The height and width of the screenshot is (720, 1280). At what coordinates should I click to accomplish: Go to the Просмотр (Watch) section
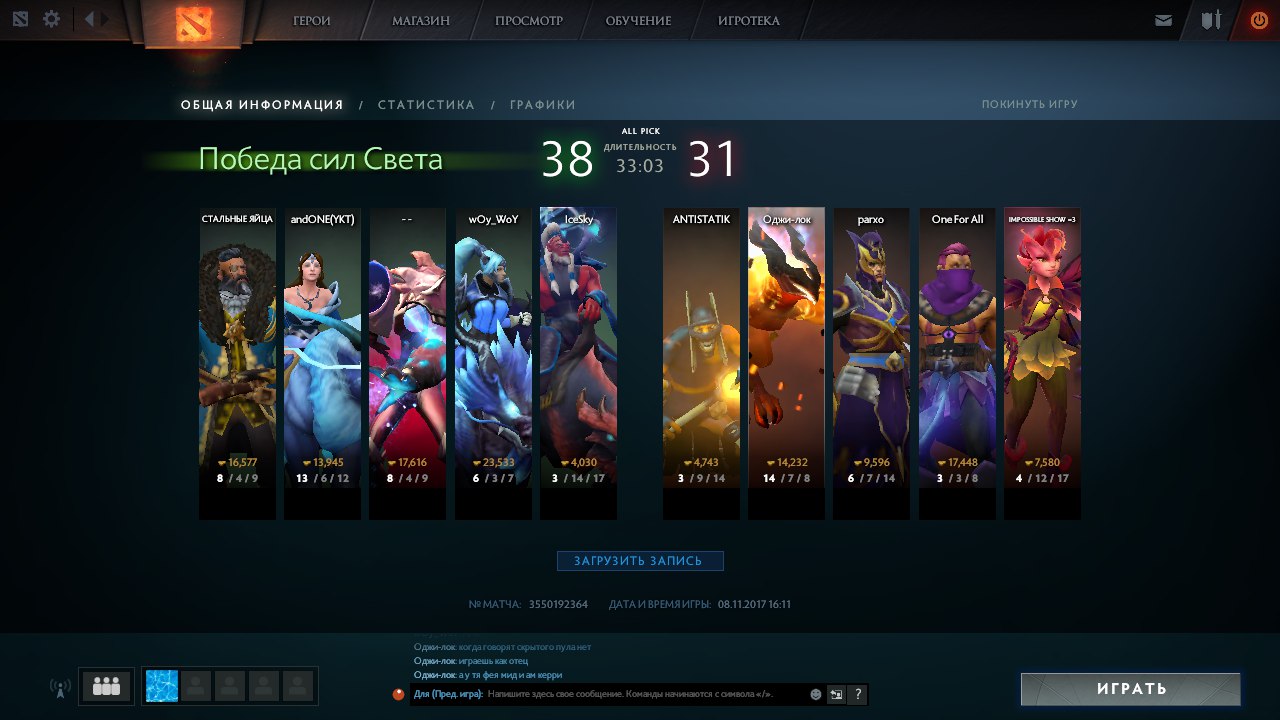(x=529, y=21)
